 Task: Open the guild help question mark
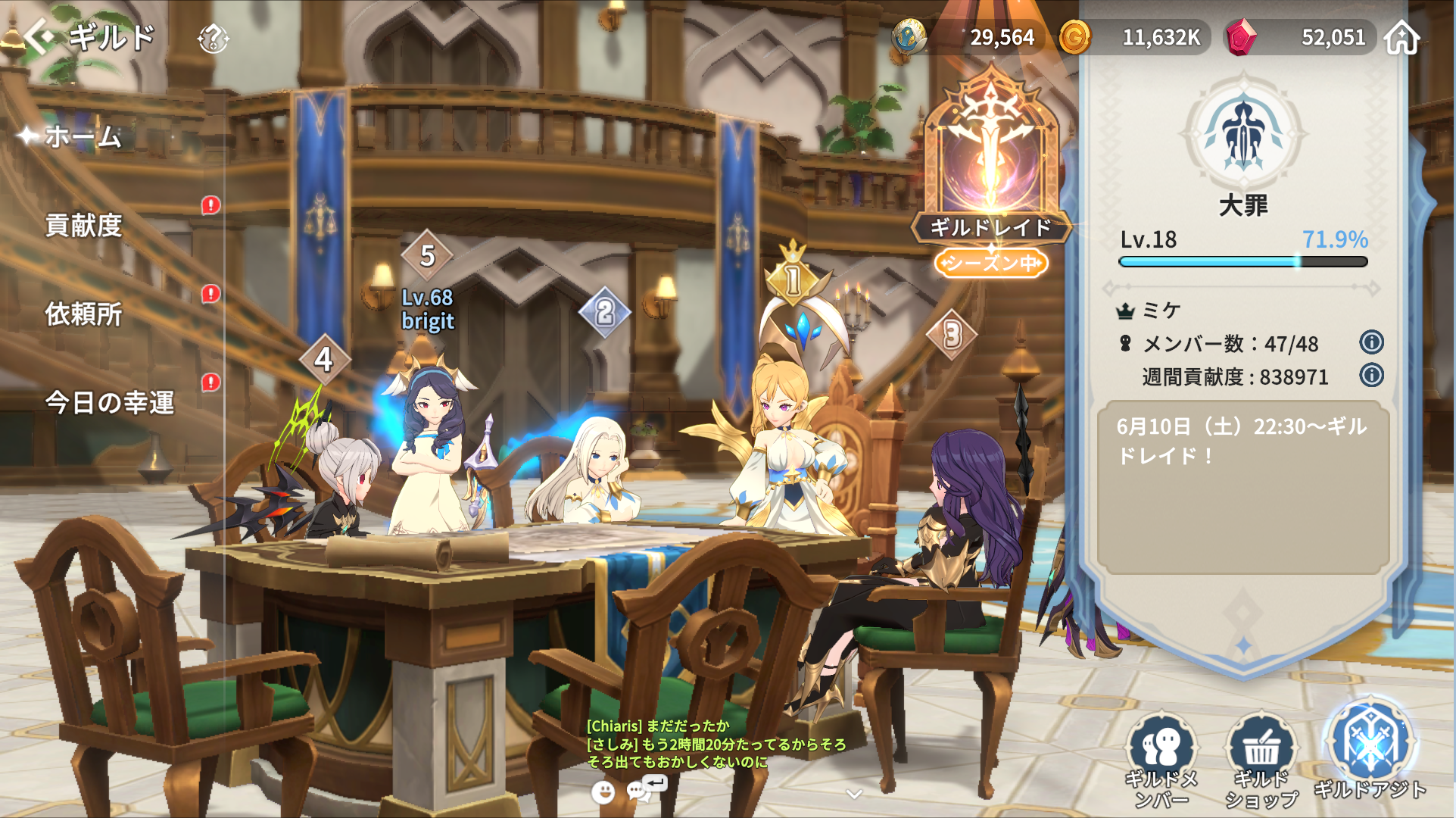(213, 38)
